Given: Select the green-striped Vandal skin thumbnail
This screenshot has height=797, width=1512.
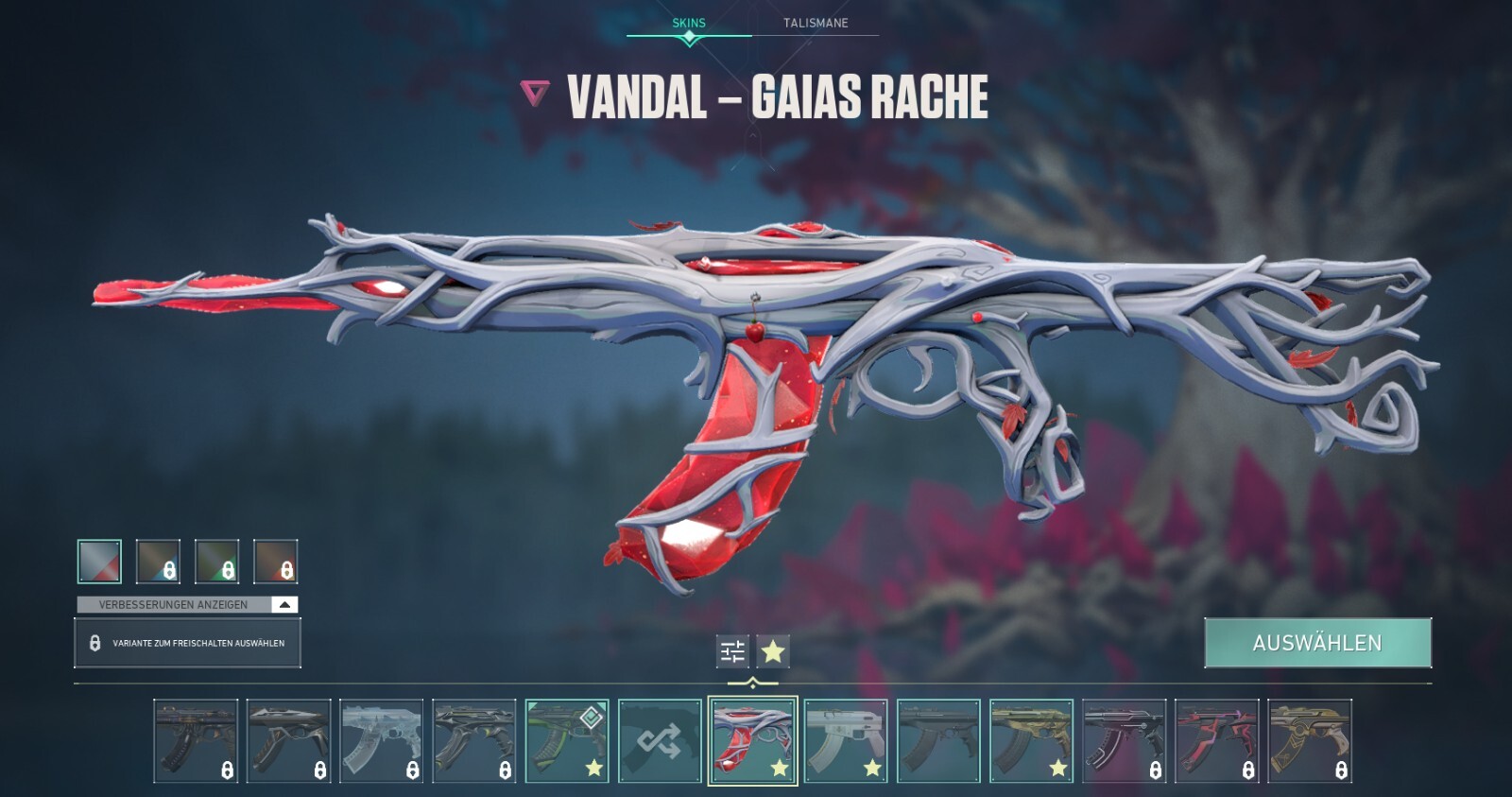Looking at the screenshot, I should pos(567,741).
